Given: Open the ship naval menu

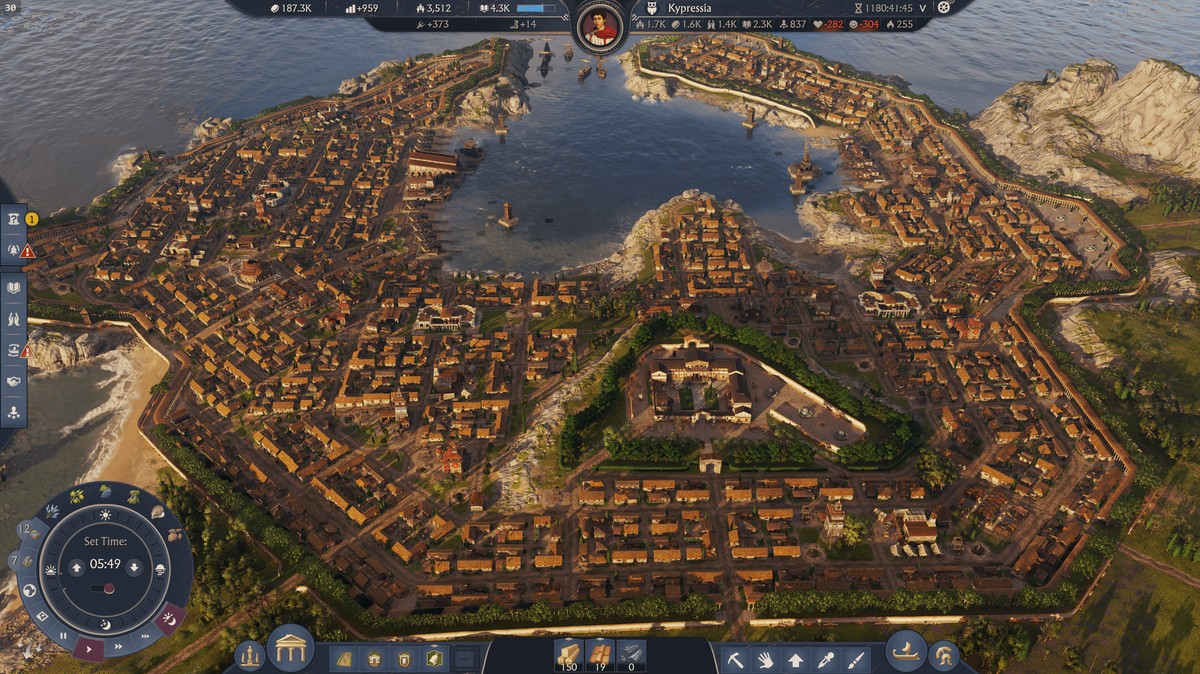Looking at the screenshot, I should point(906,650).
